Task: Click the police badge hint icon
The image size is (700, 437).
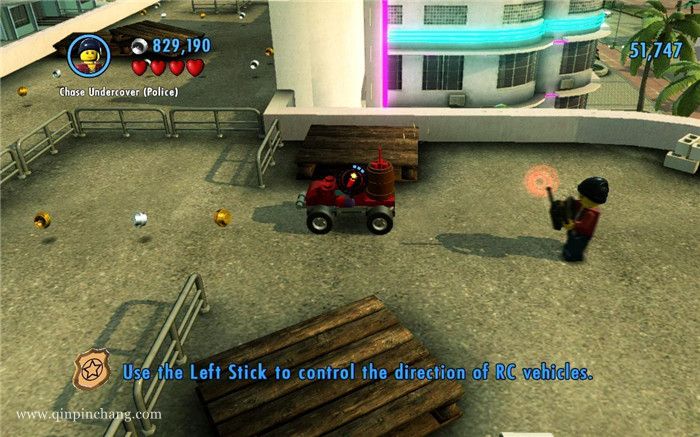Action: (x=96, y=369)
